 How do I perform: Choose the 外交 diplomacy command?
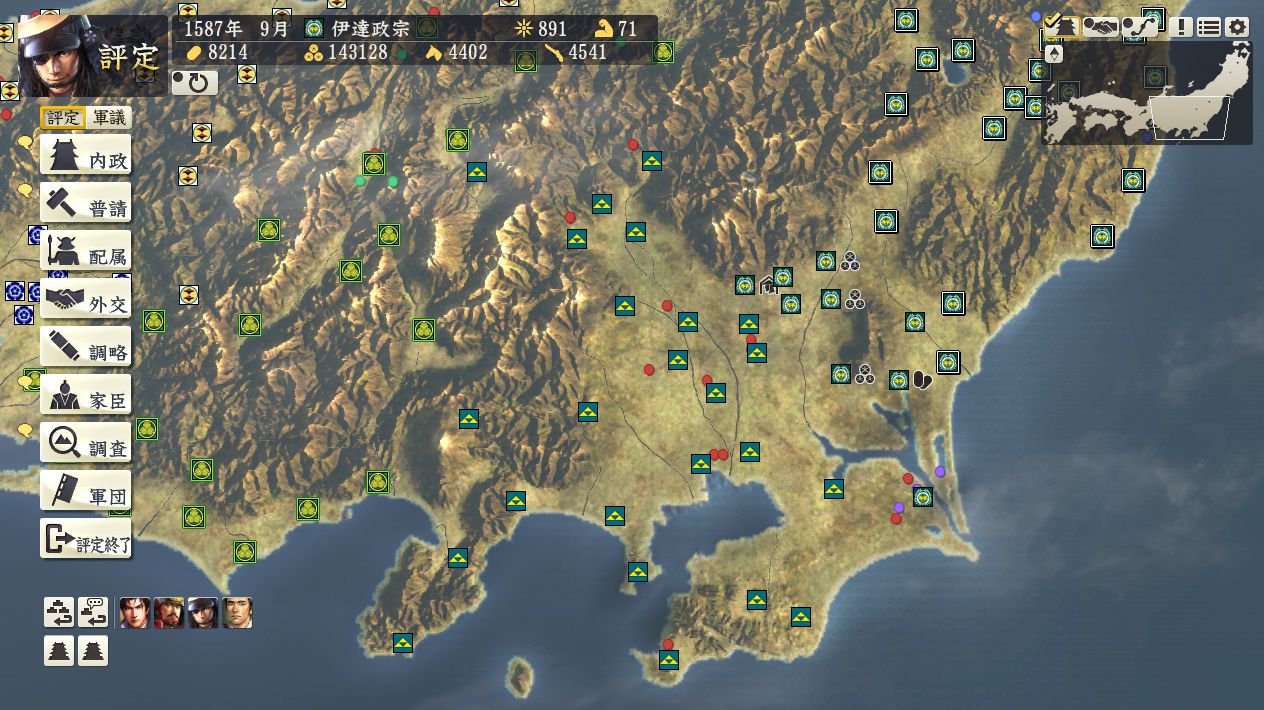[x=86, y=302]
